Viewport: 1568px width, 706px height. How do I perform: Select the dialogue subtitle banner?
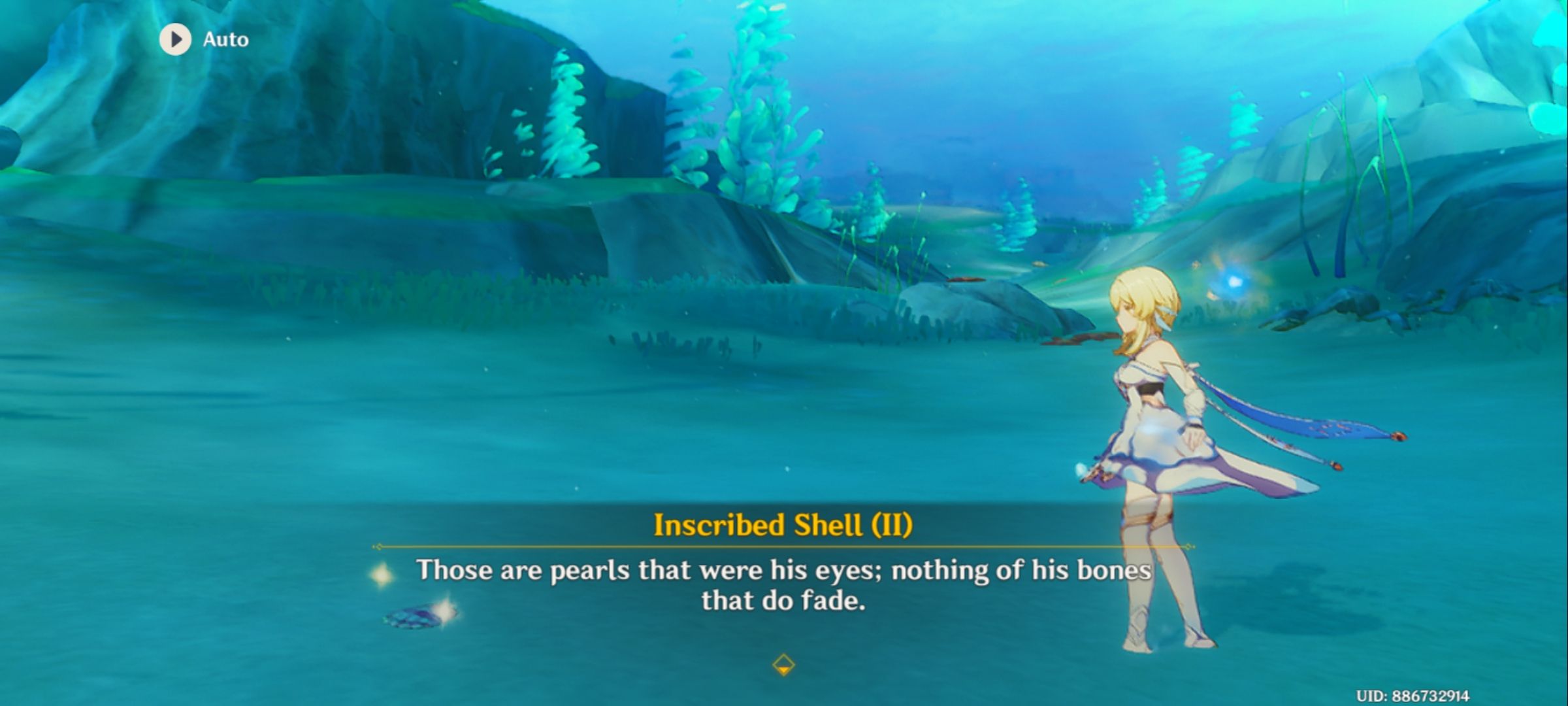(x=783, y=588)
